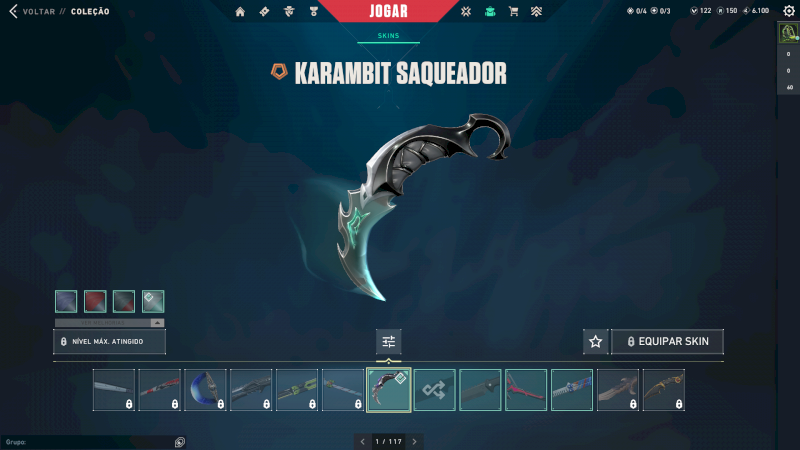Image resolution: width=800 pixels, height=450 pixels.
Task: Select the green collection icon in top bar
Action: [489, 12]
